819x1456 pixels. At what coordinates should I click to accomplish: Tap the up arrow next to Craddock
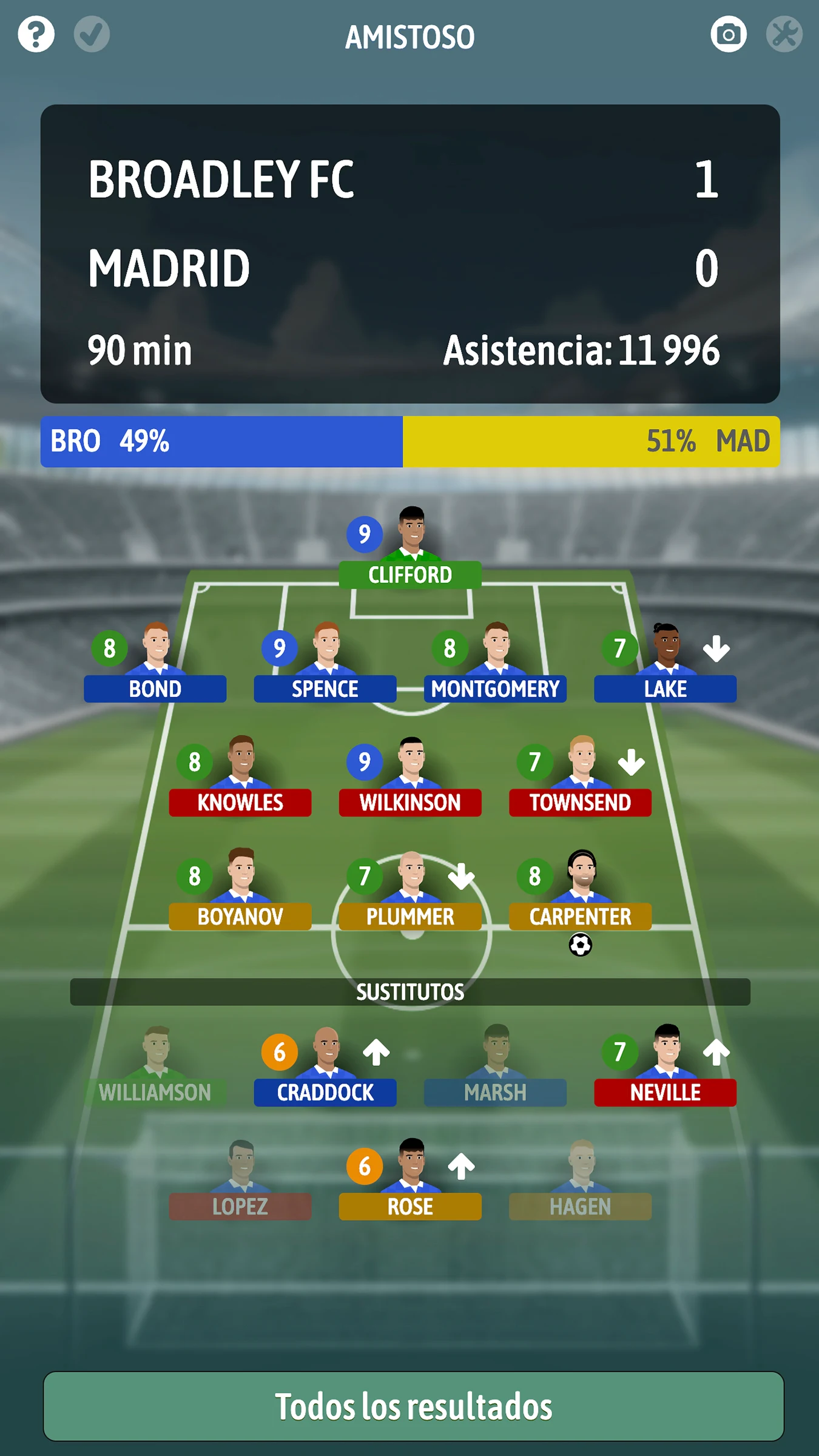pyautogui.click(x=376, y=1051)
